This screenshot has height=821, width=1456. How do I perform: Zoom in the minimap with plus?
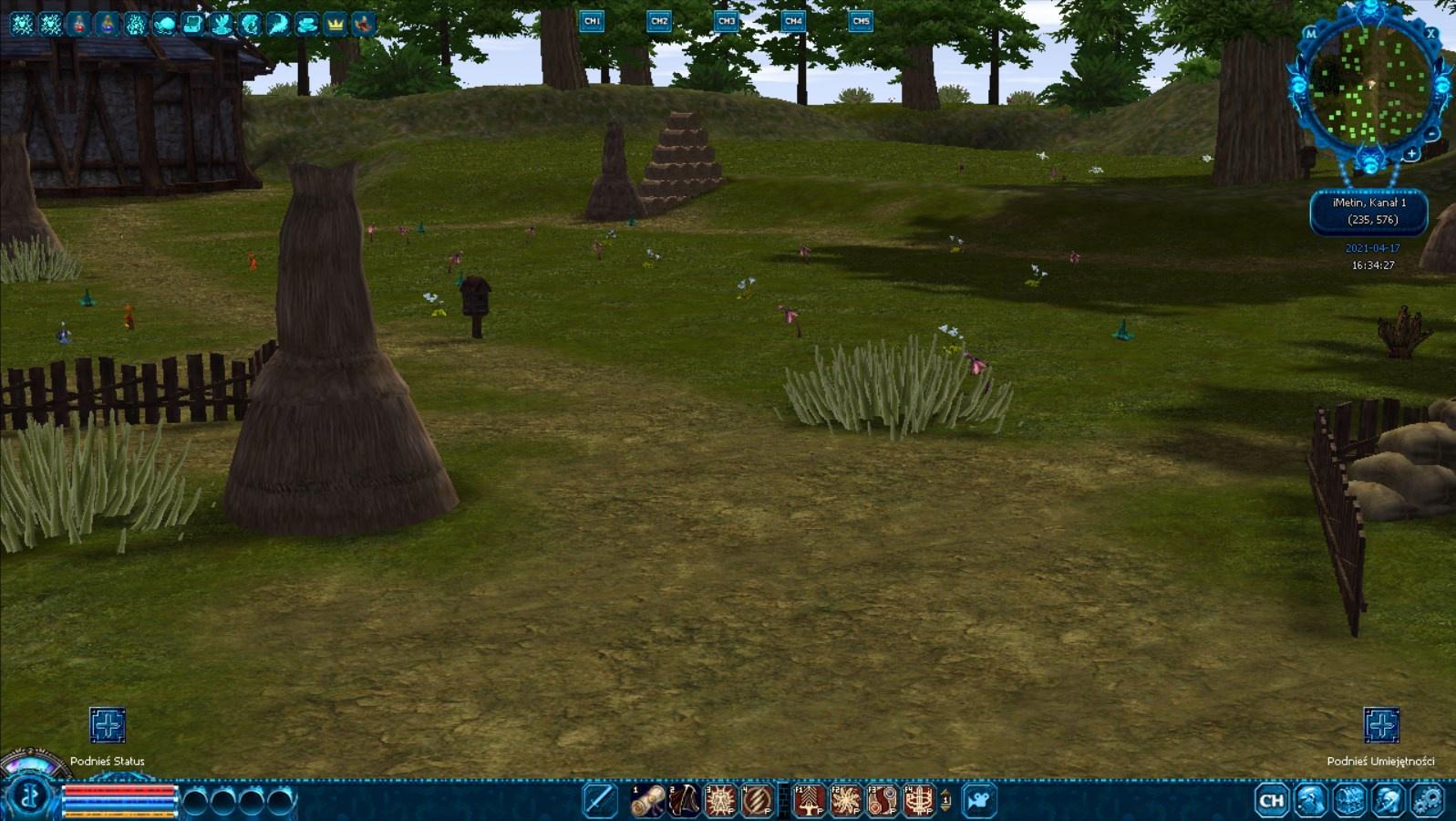1411,154
